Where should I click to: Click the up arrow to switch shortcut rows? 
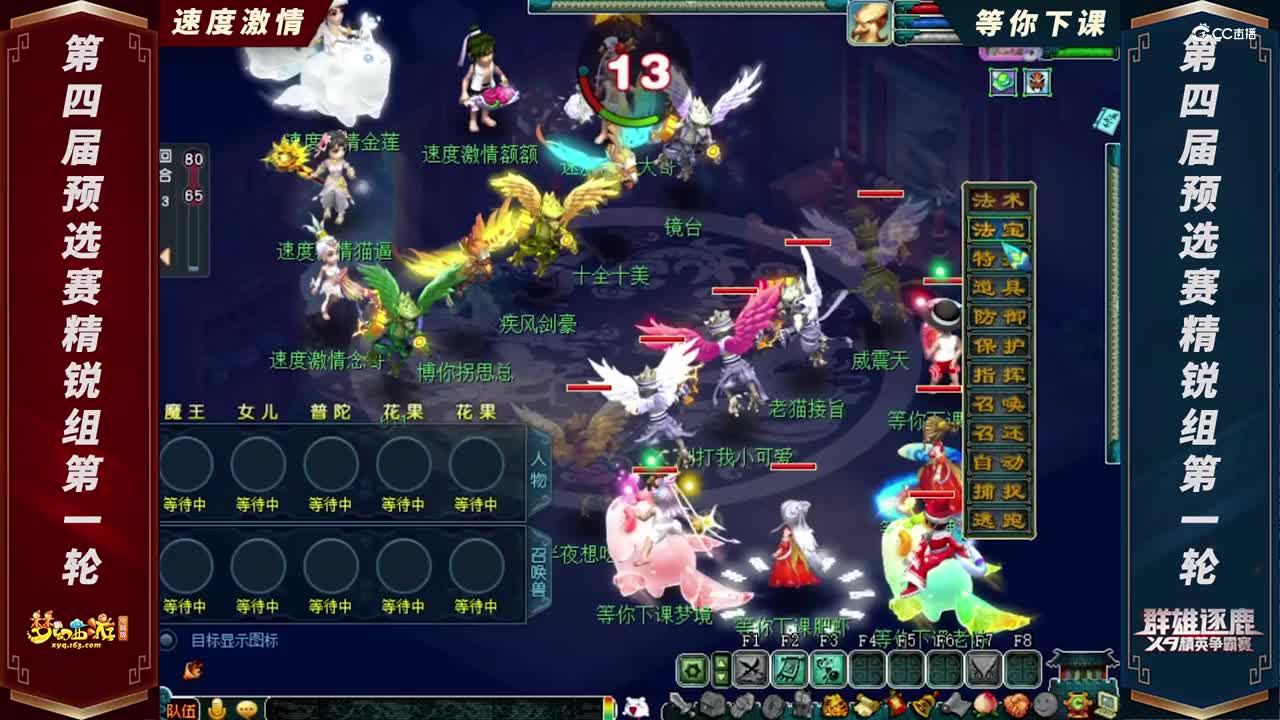pos(720,663)
